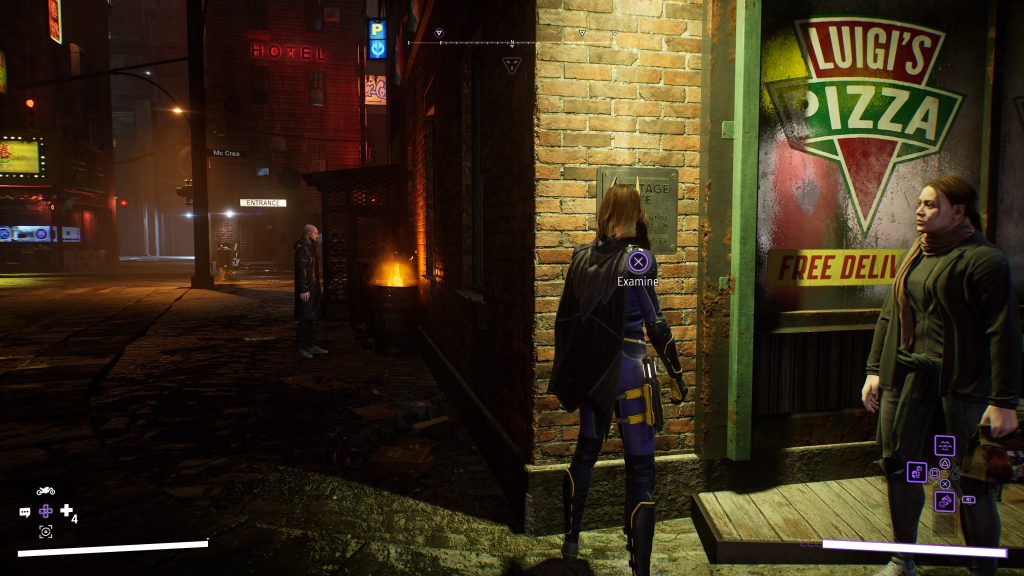
Task: Trigger the wavy-lines momentum ability icon
Action: (x=944, y=445)
